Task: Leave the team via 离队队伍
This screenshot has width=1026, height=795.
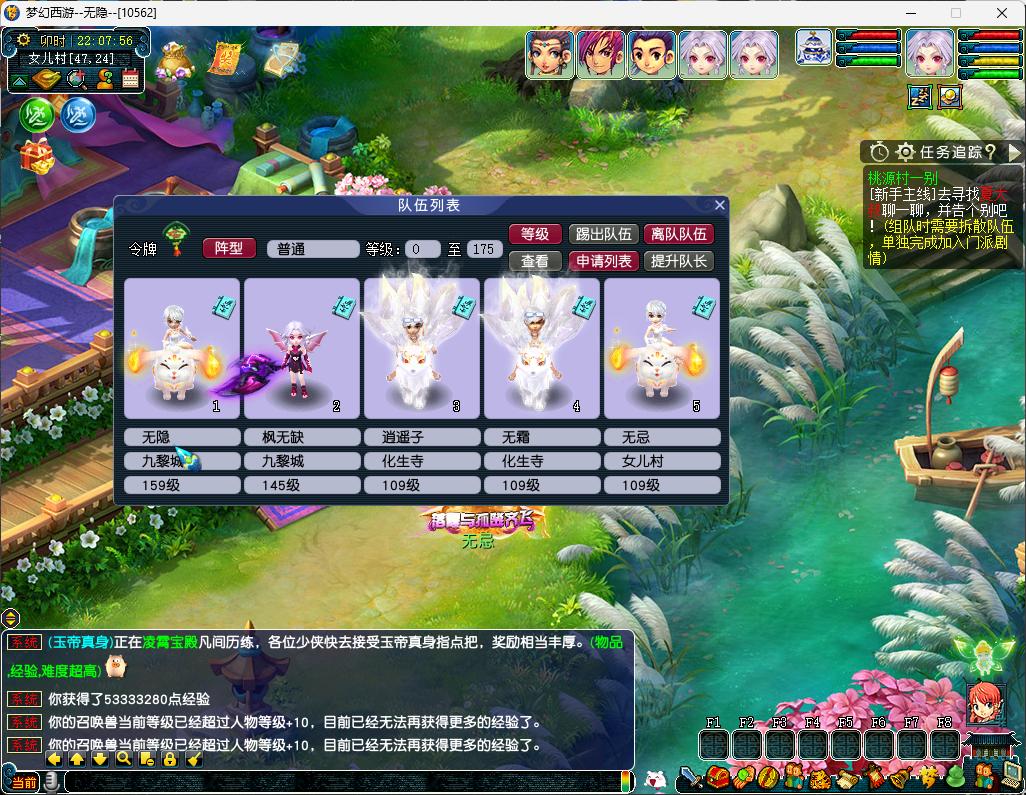Action: tap(678, 234)
